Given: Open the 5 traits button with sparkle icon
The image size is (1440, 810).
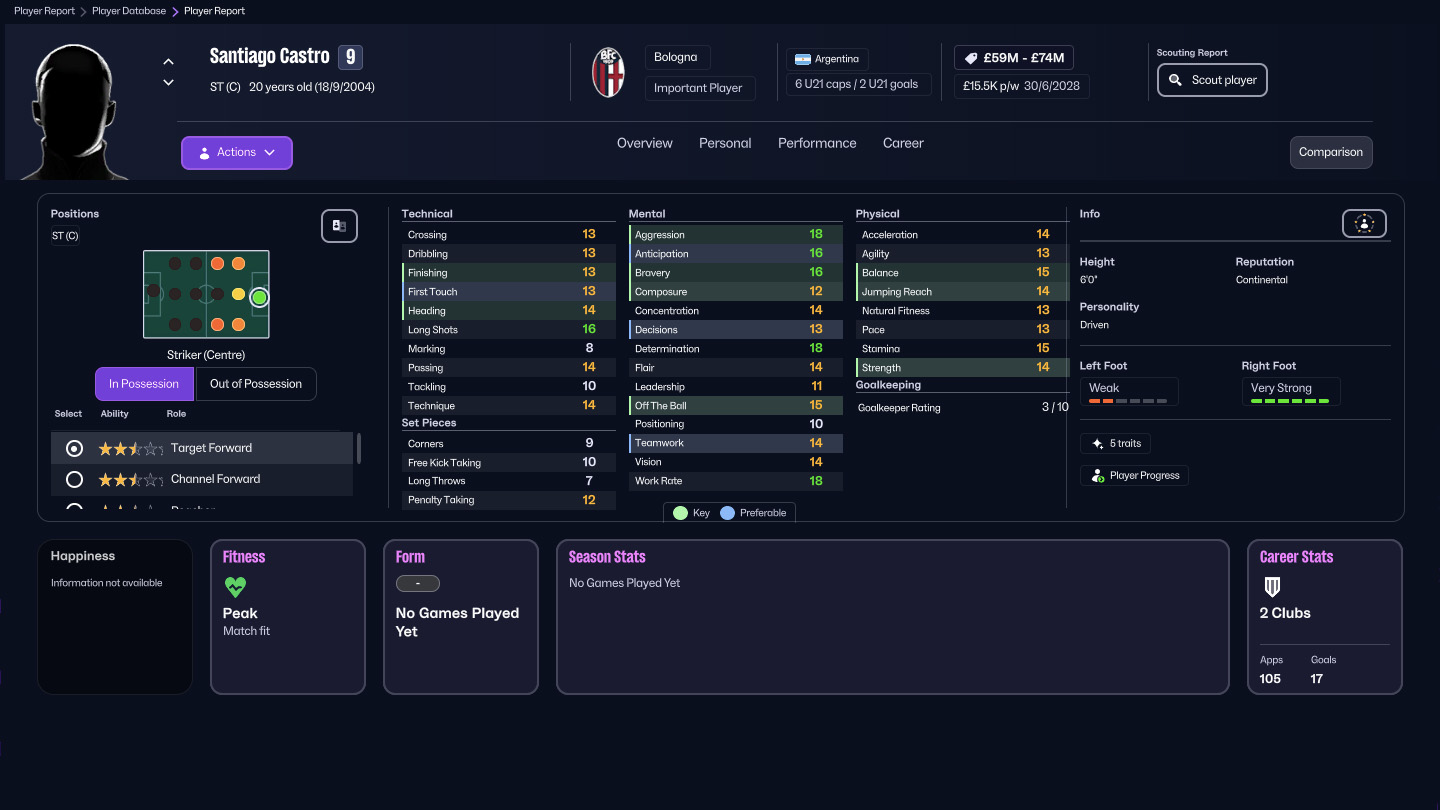Looking at the screenshot, I should click(1115, 443).
